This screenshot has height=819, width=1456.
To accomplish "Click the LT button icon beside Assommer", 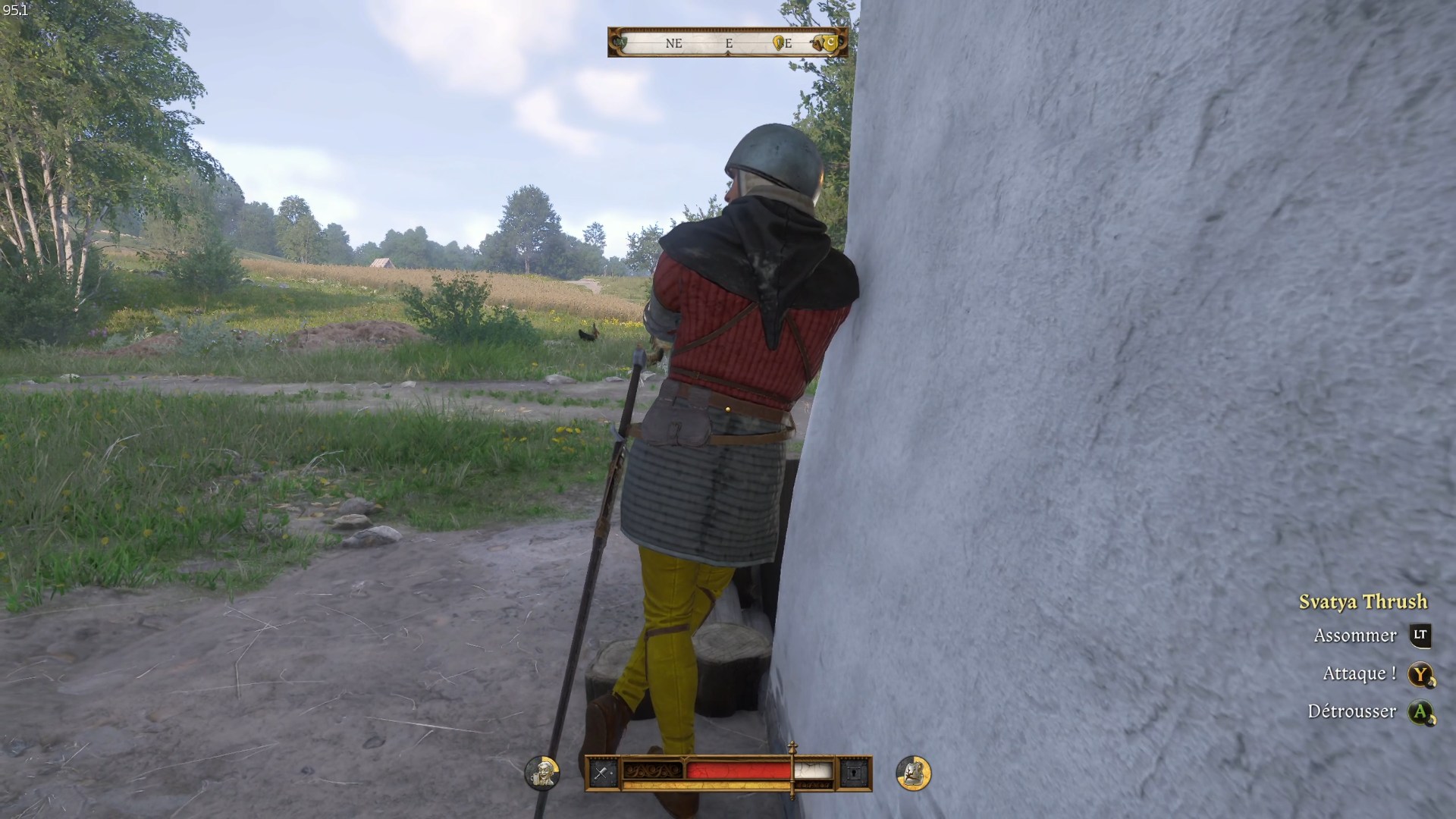I will [x=1419, y=635].
